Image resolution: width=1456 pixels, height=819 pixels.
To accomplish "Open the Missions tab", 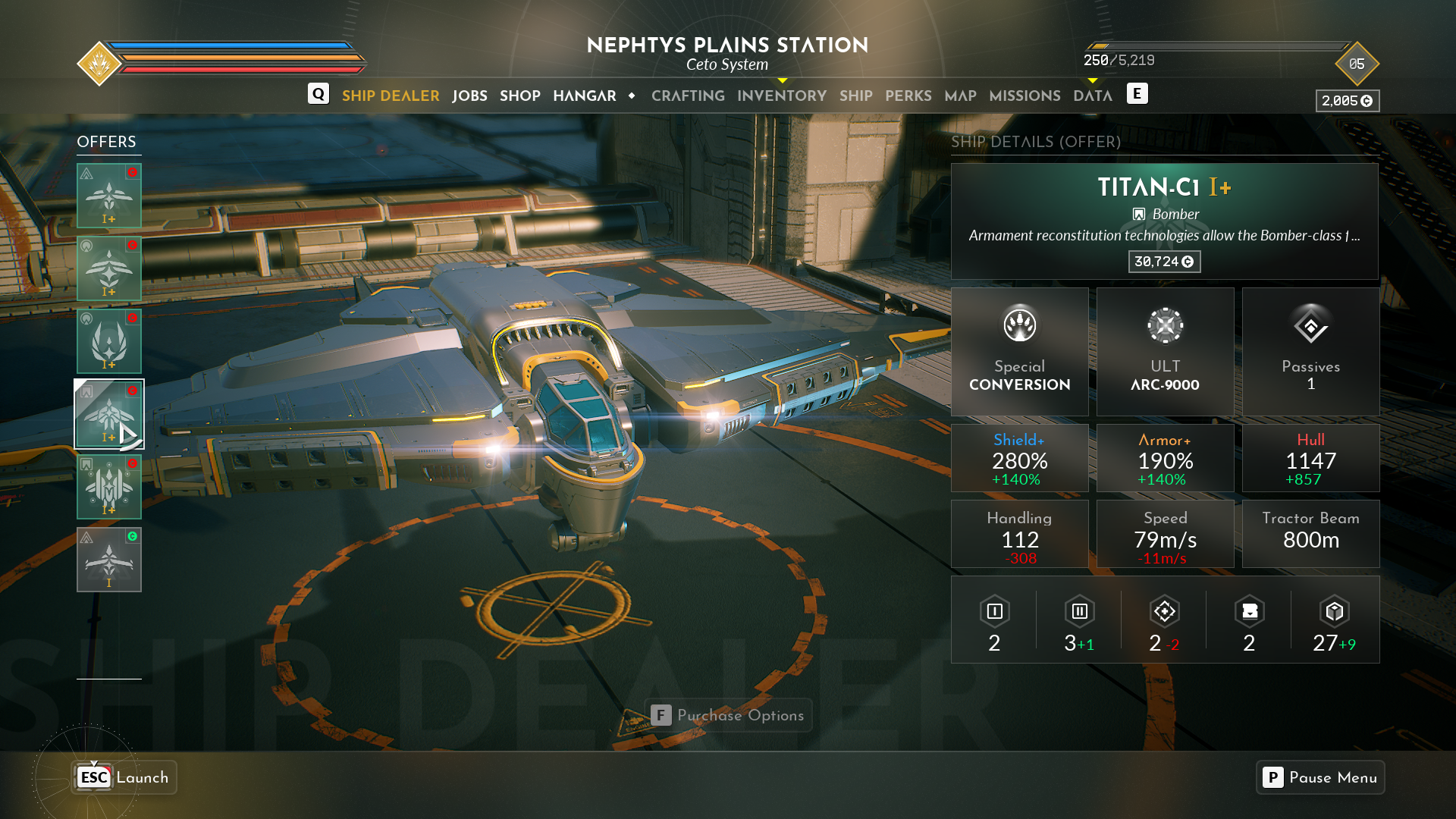I will 1025,96.
